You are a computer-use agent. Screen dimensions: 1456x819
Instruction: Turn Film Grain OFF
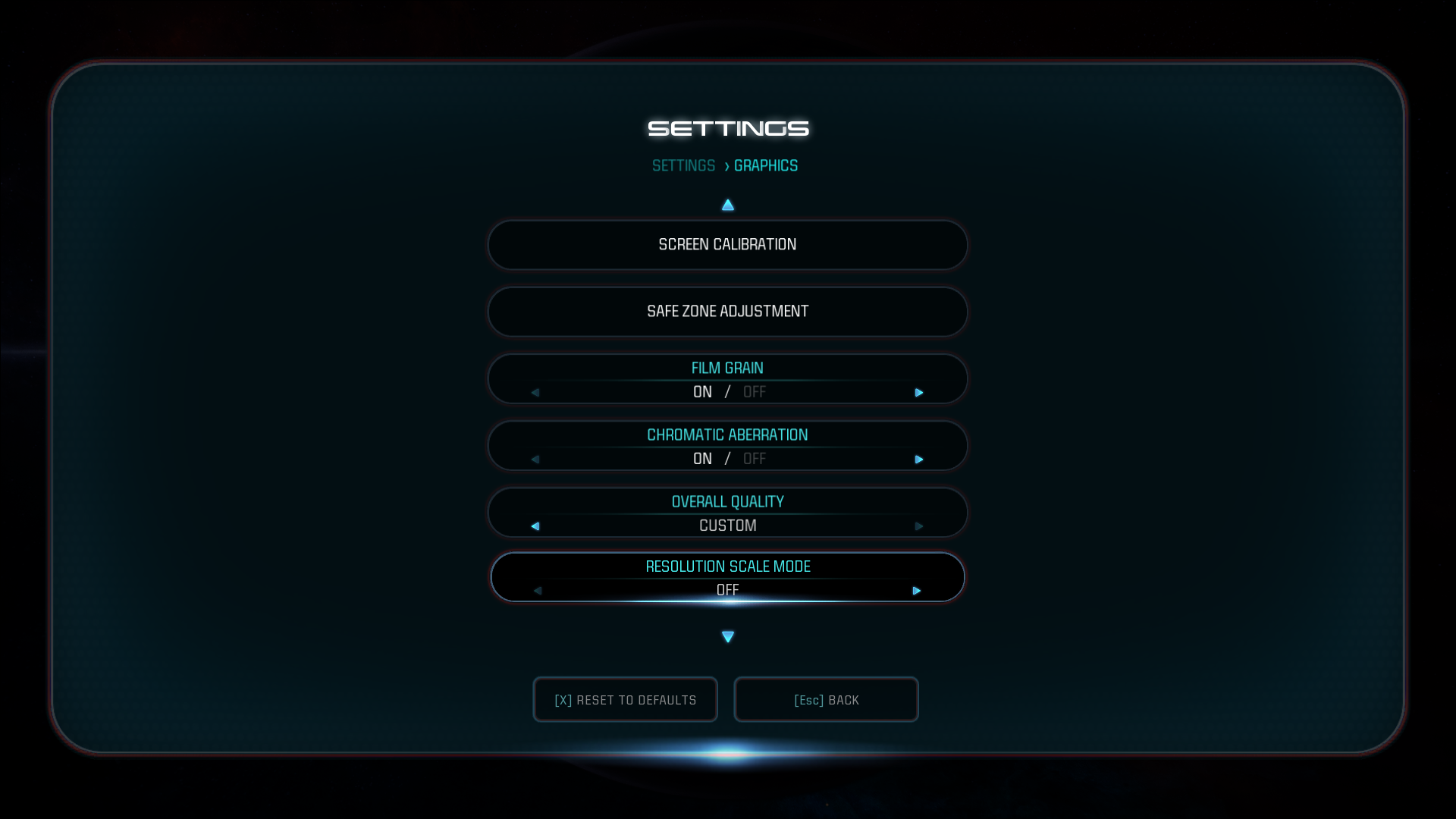pyautogui.click(x=755, y=391)
